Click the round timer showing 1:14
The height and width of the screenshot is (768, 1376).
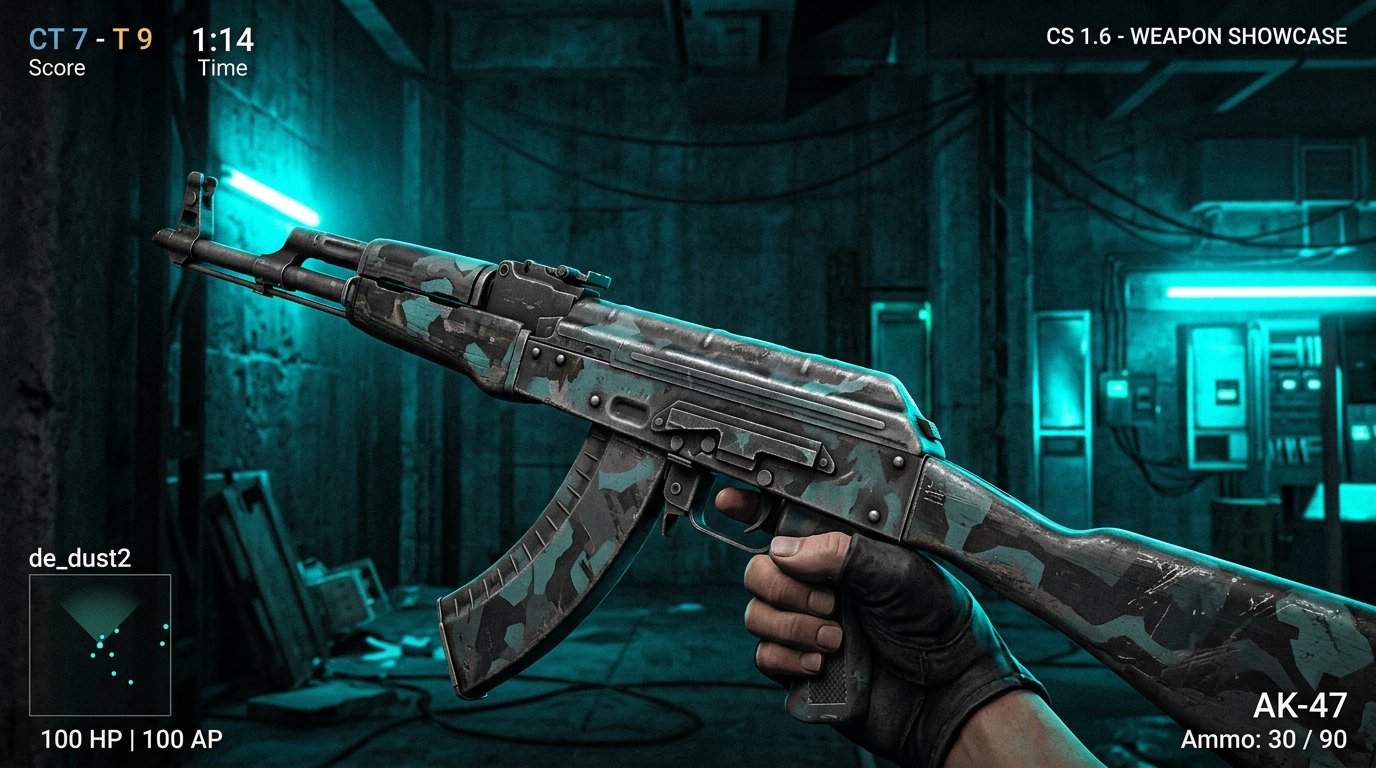coord(222,38)
